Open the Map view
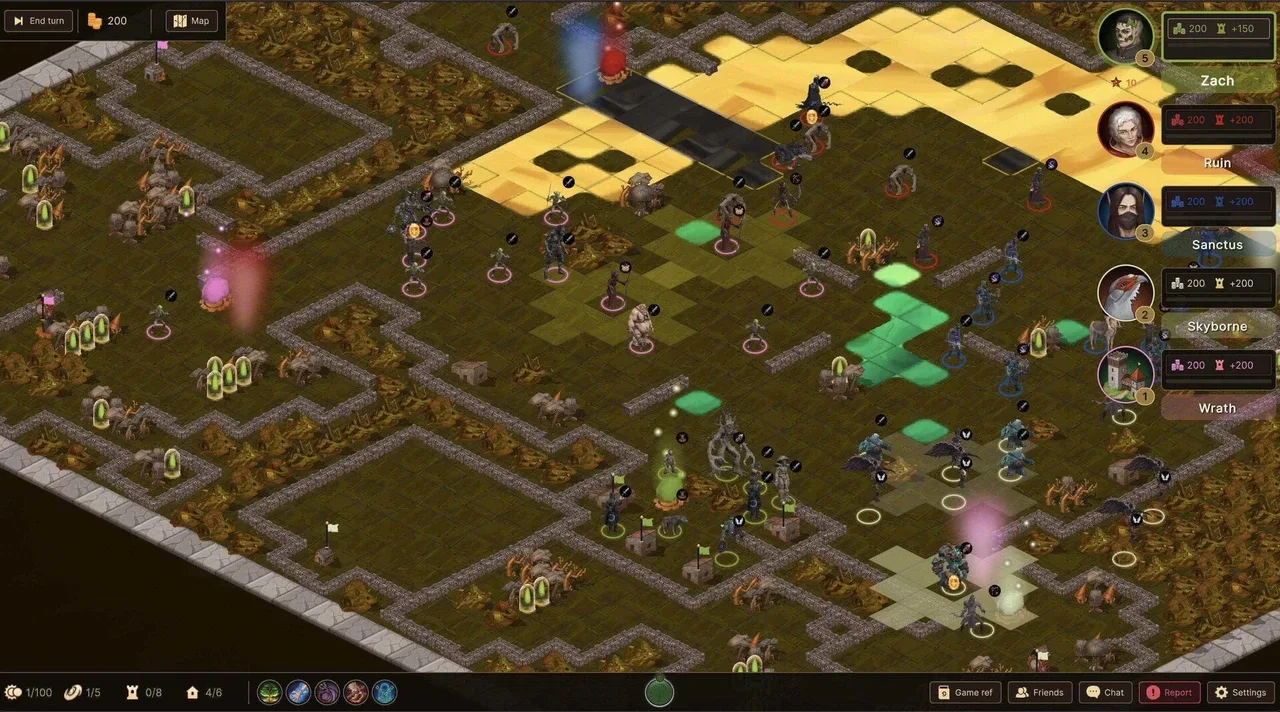This screenshot has height=712, width=1280. coord(192,21)
